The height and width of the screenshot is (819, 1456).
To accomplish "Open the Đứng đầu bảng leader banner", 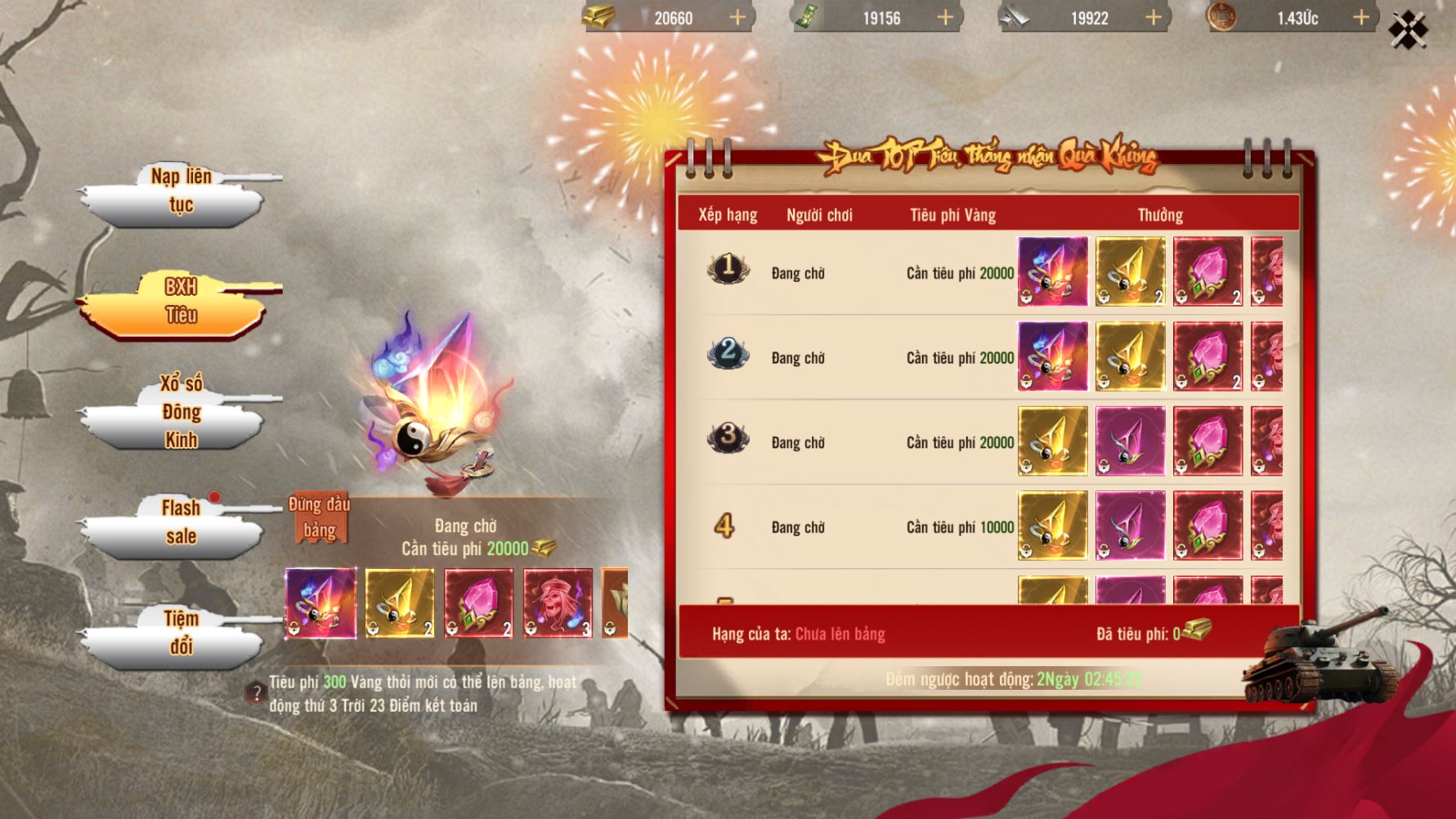I will click(x=319, y=517).
